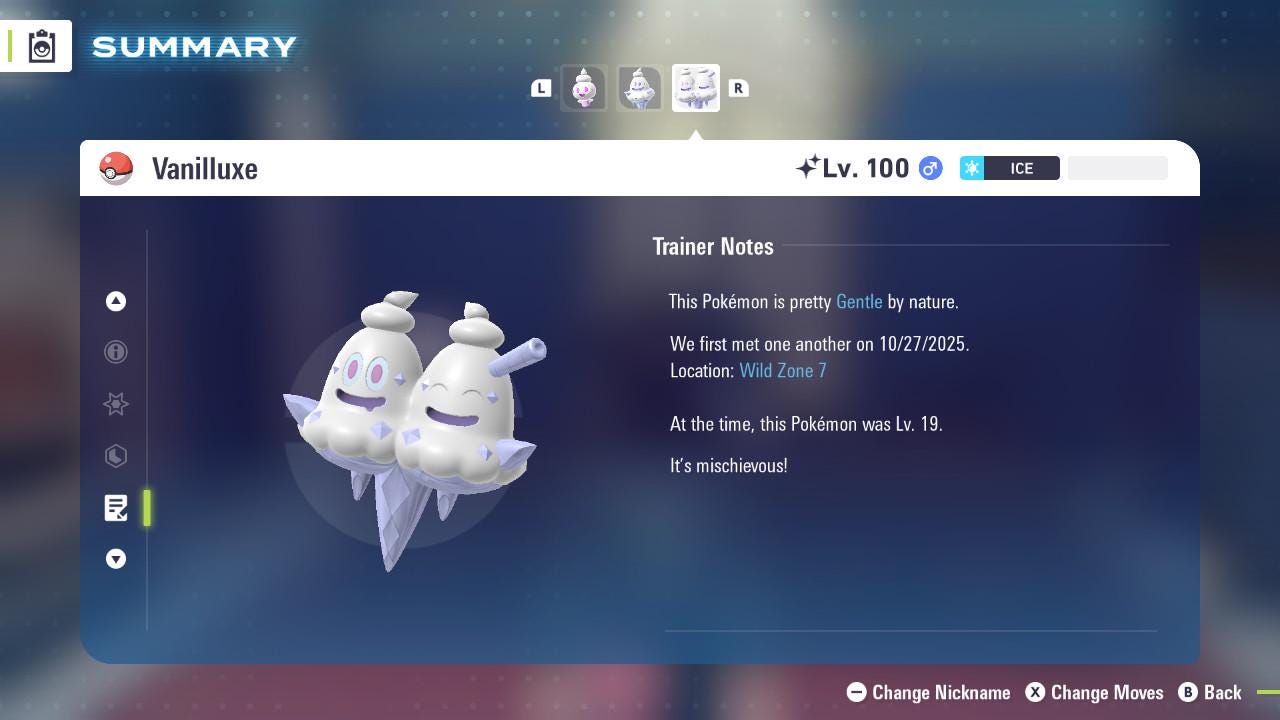The width and height of the screenshot is (1280, 720).
Task: Open the Wild Zone 7 location link
Action: point(783,370)
